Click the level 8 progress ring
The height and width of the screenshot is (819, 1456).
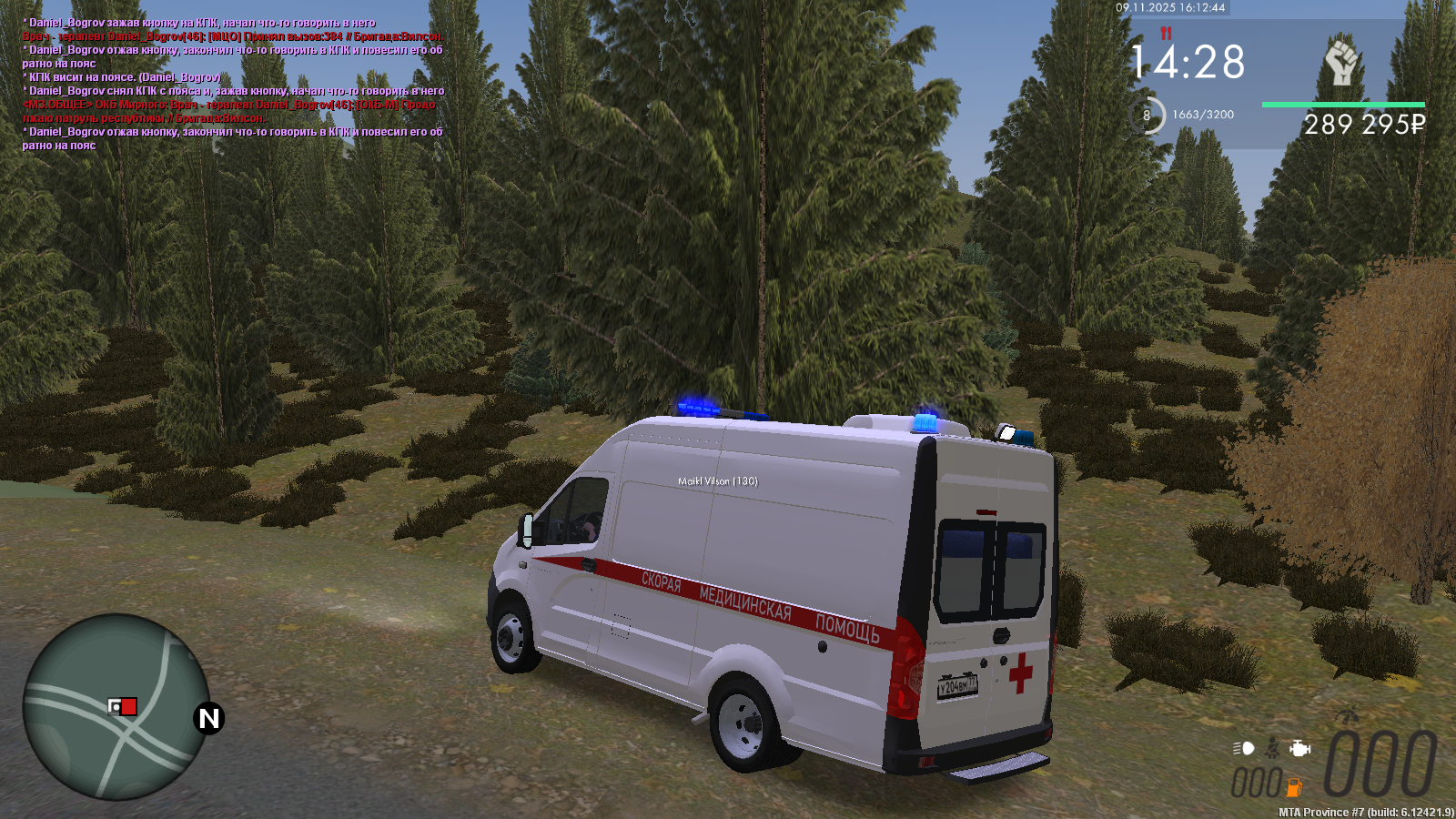pyautogui.click(x=1147, y=116)
